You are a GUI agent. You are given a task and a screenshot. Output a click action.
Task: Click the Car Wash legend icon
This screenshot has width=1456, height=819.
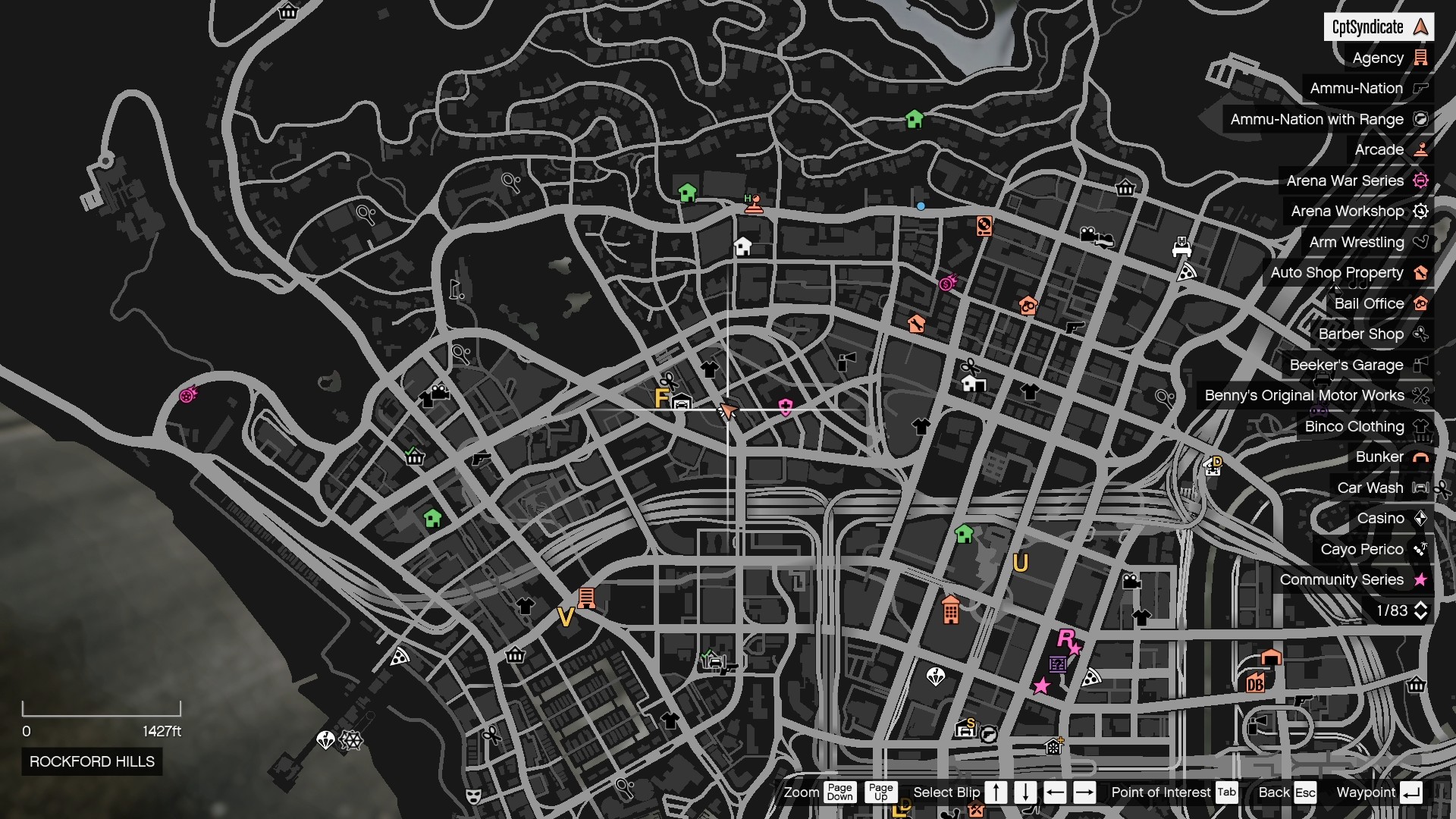1420,488
